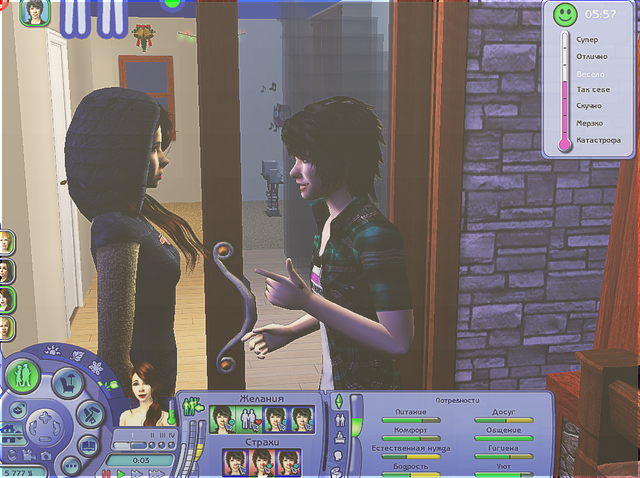Click the simoleon funds display

click(18, 472)
